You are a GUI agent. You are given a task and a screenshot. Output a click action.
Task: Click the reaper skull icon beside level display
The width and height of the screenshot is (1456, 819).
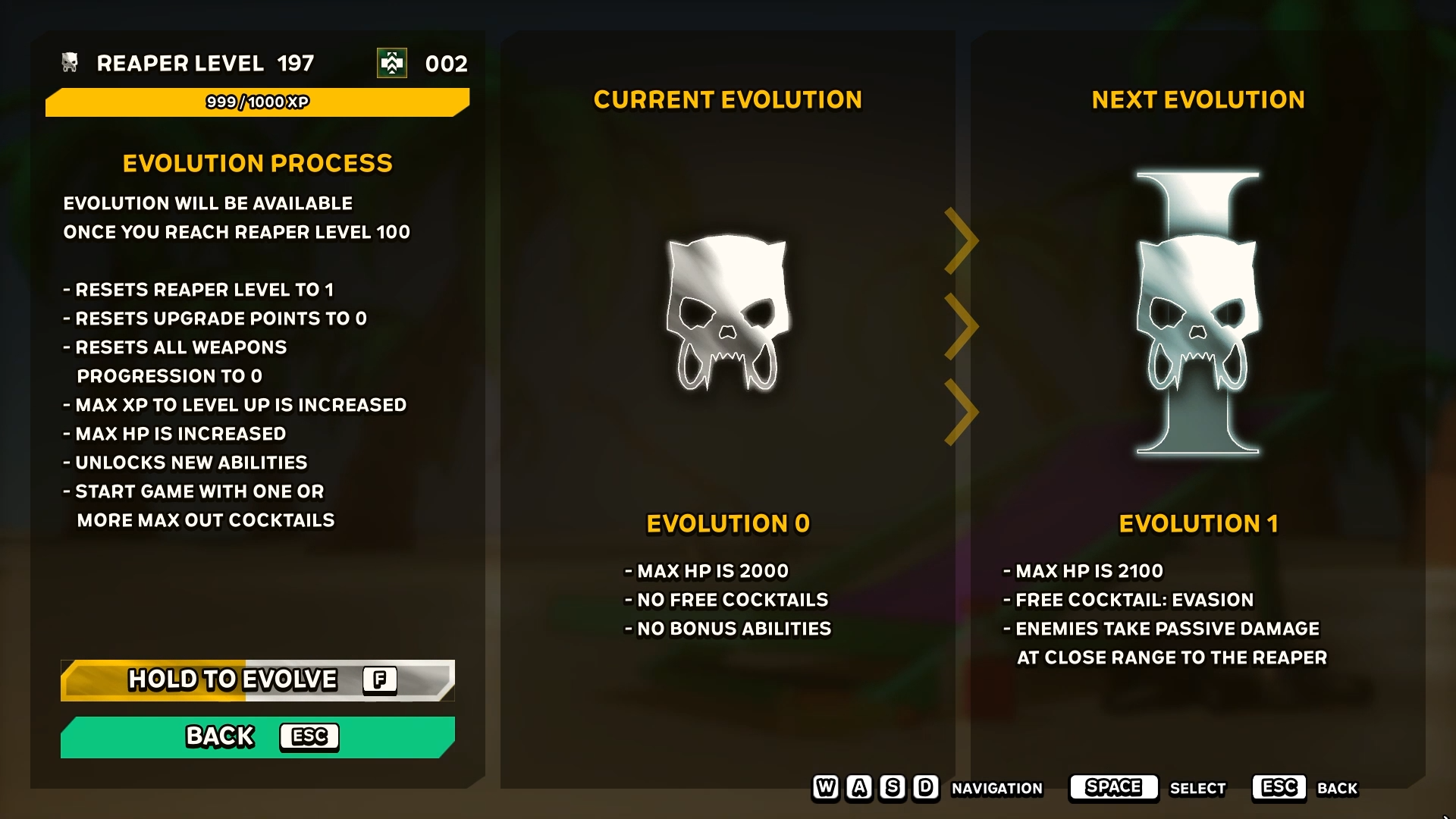(69, 64)
